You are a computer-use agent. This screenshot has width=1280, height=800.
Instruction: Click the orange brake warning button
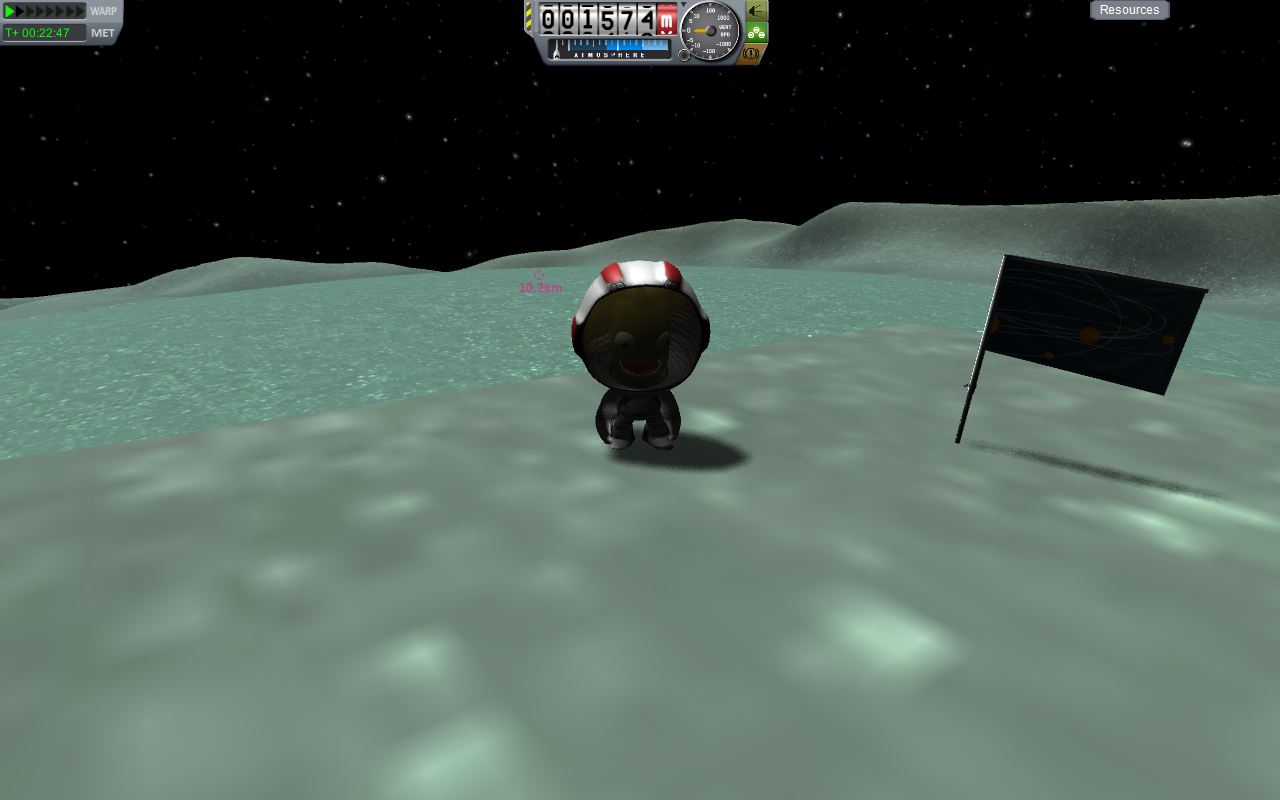[x=752, y=53]
